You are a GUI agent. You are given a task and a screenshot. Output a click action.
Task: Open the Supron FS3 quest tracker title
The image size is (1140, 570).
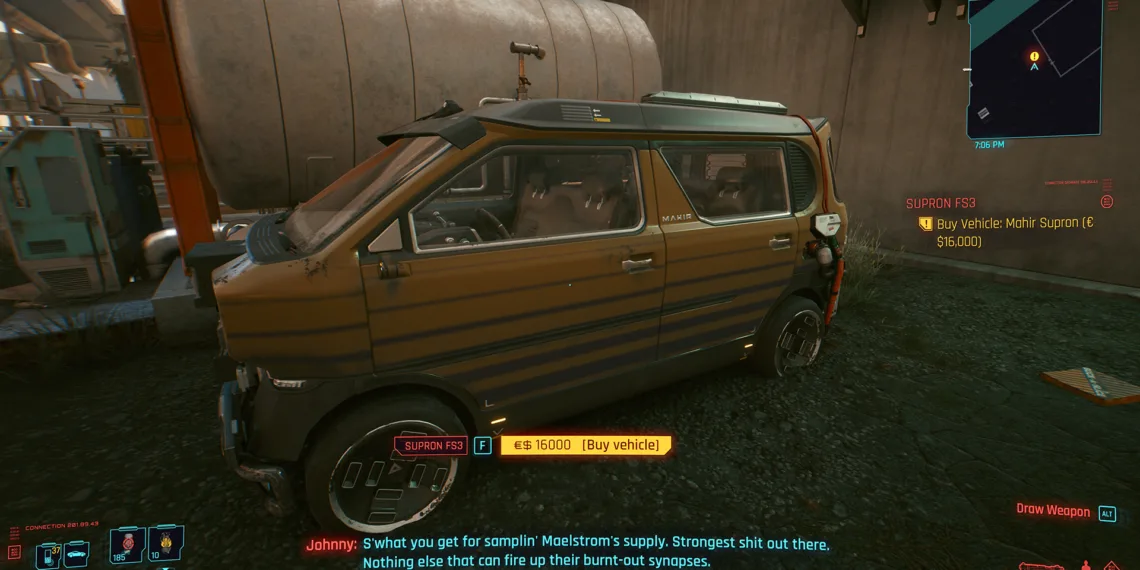click(x=941, y=203)
